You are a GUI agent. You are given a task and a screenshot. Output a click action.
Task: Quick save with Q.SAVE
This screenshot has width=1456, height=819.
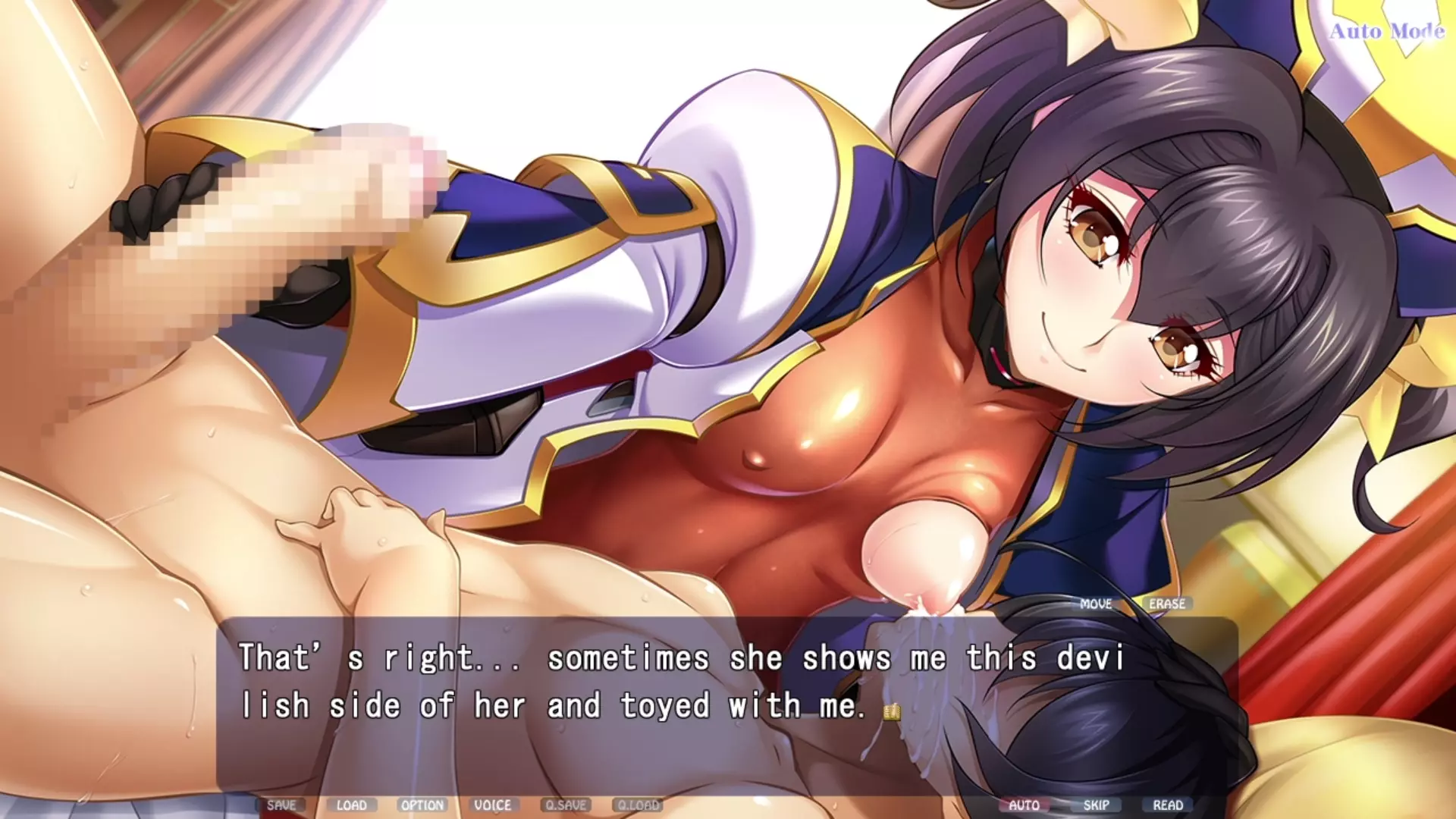coord(566,805)
